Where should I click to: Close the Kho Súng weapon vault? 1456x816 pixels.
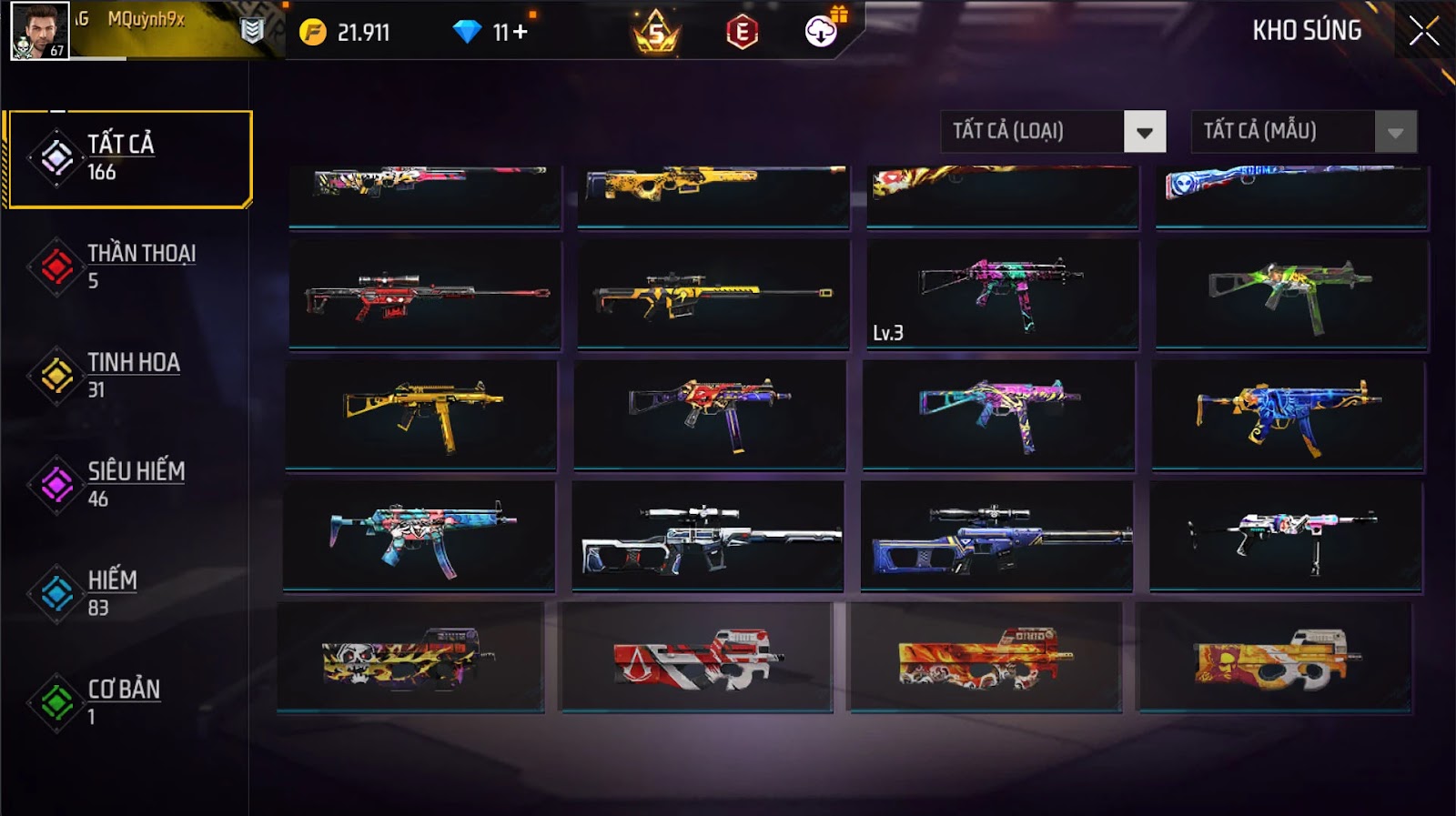point(1423,32)
